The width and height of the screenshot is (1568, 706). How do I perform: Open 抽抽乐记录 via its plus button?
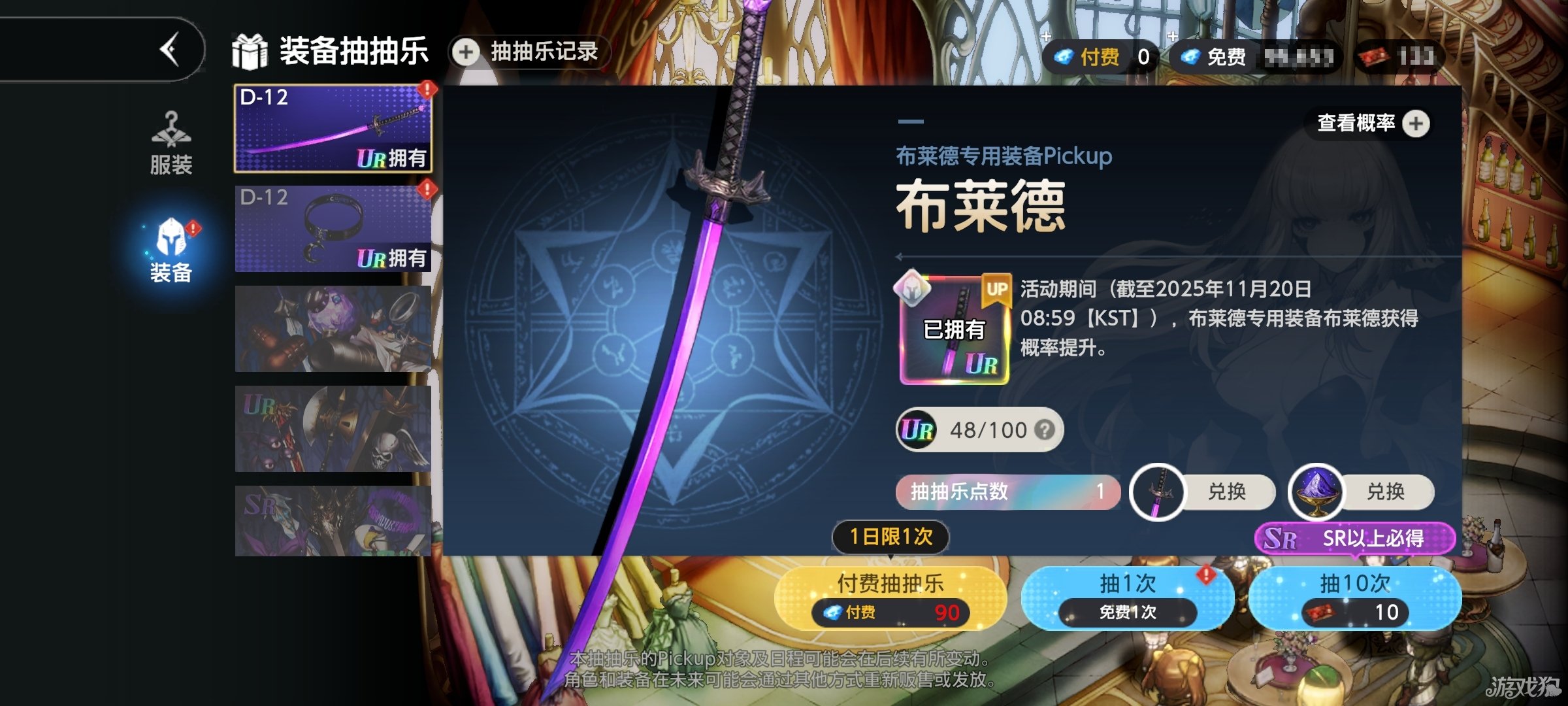[465, 52]
